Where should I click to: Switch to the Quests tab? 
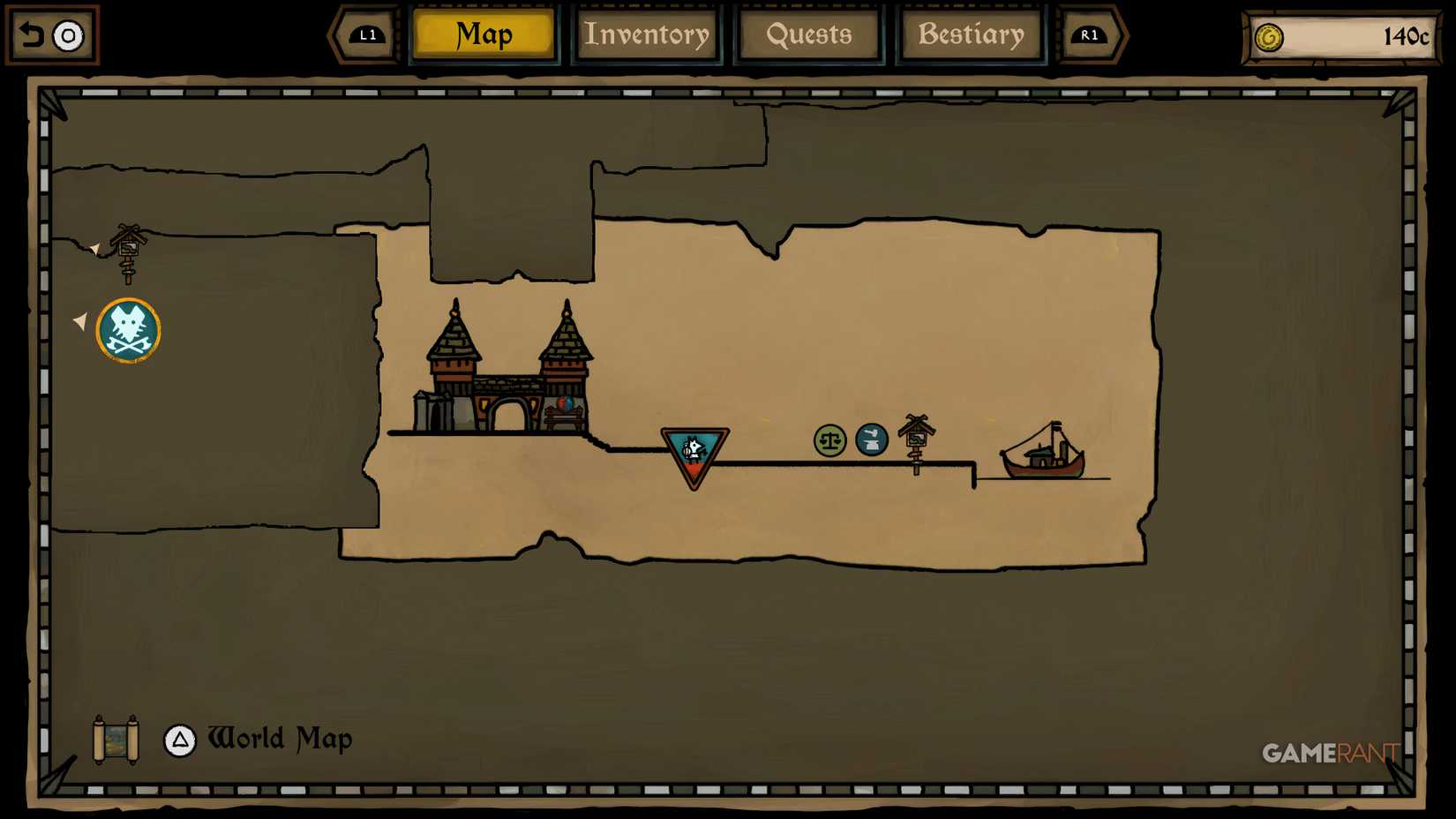(x=808, y=35)
